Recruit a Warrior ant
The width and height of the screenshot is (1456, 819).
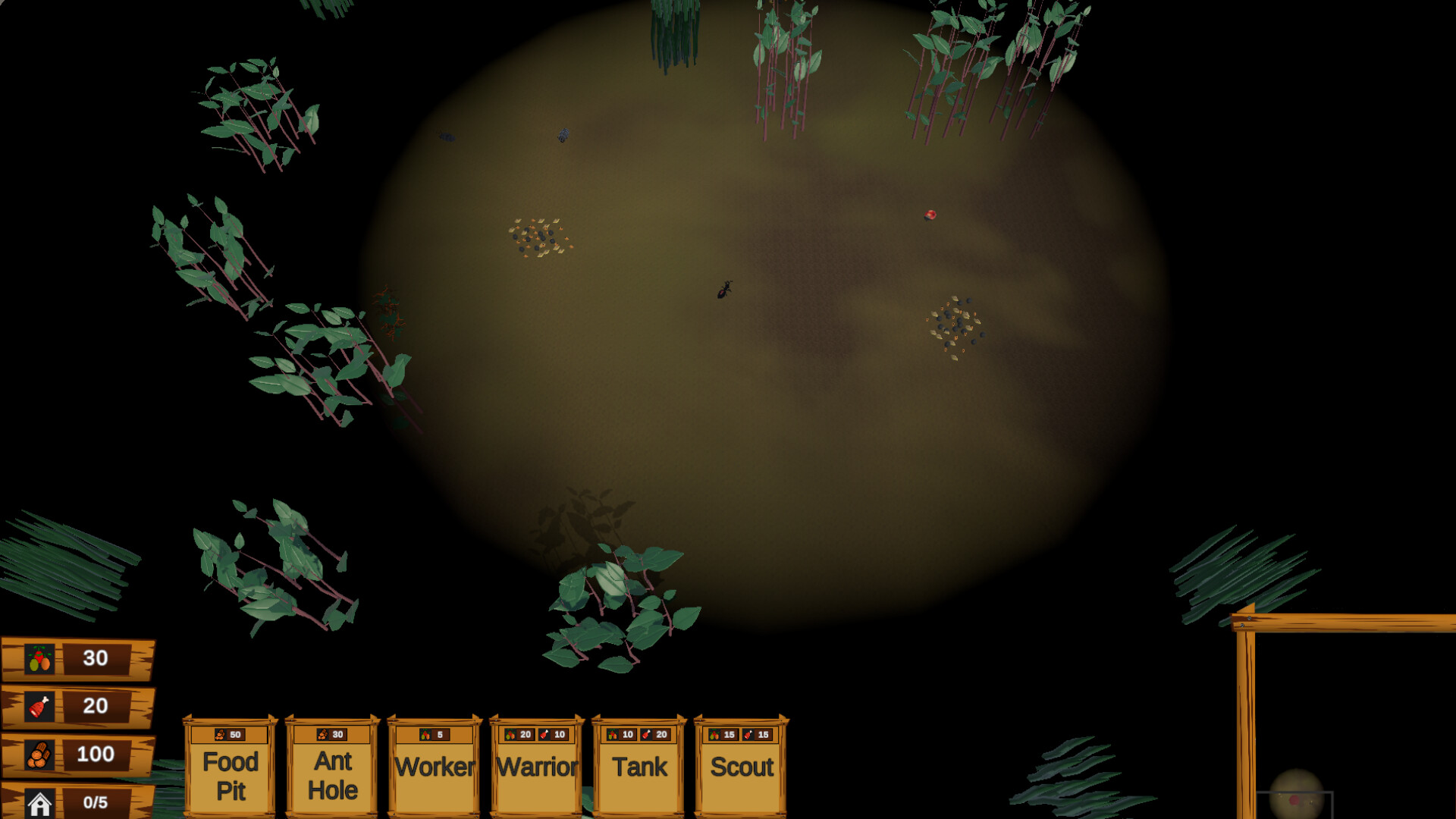pos(535,767)
